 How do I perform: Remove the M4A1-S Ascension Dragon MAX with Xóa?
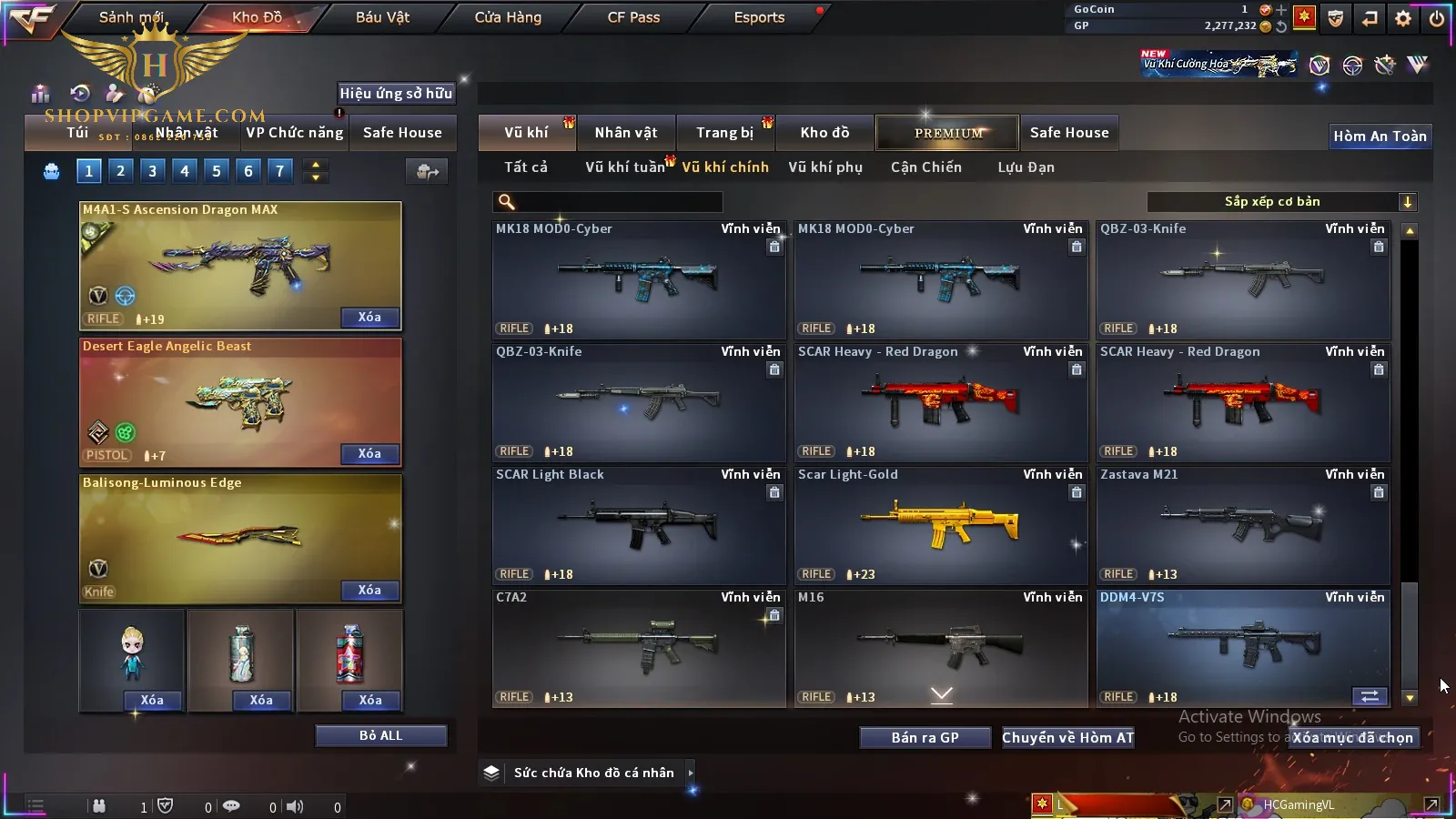[x=369, y=318]
